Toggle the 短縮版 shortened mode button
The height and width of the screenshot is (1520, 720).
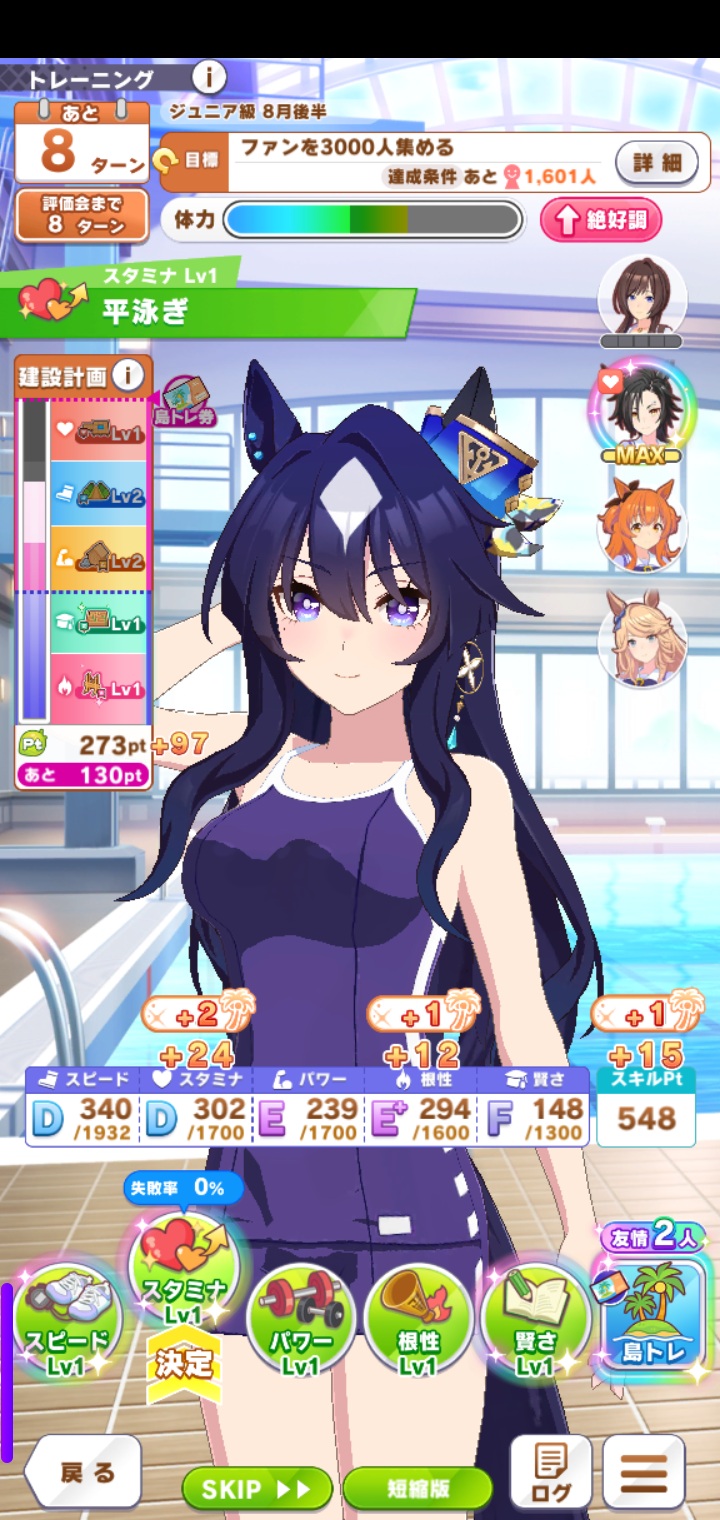coord(417,1489)
